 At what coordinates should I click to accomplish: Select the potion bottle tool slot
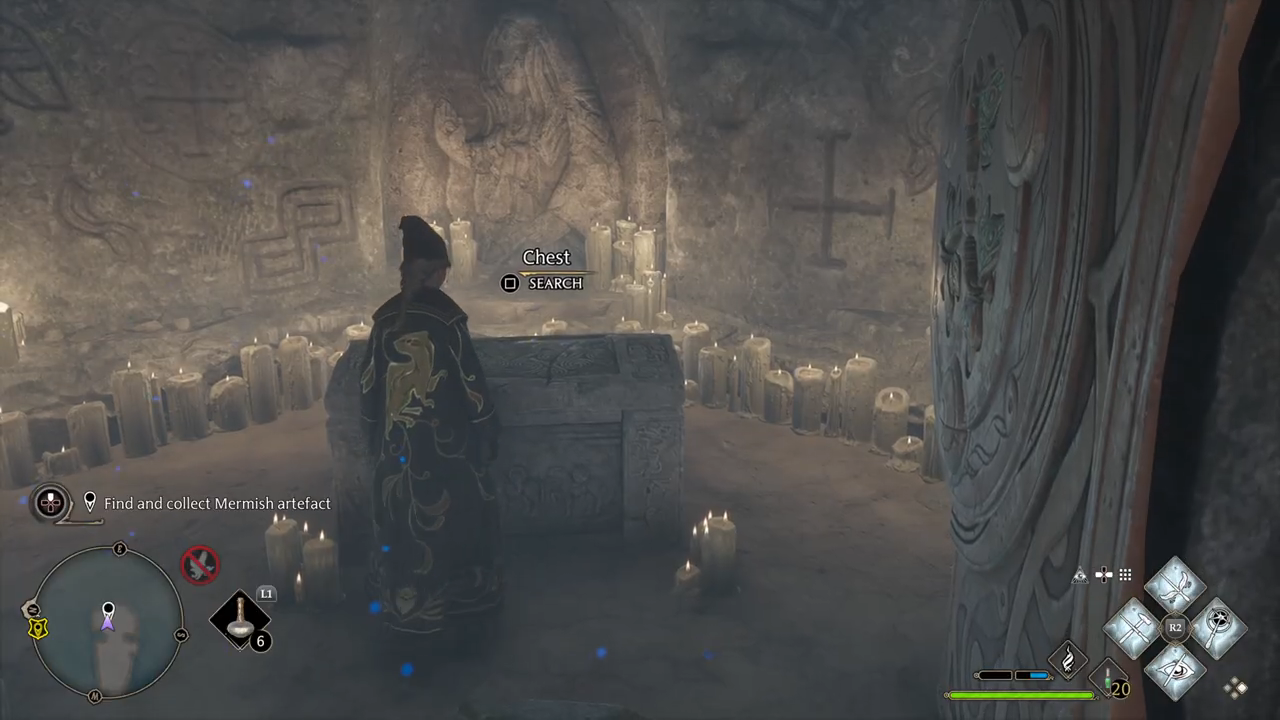click(x=241, y=620)
